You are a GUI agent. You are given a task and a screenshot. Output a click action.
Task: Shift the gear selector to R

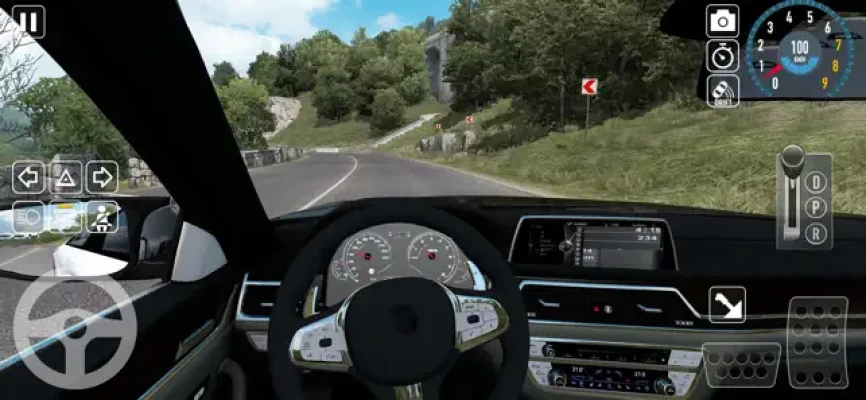coord(817,234)
